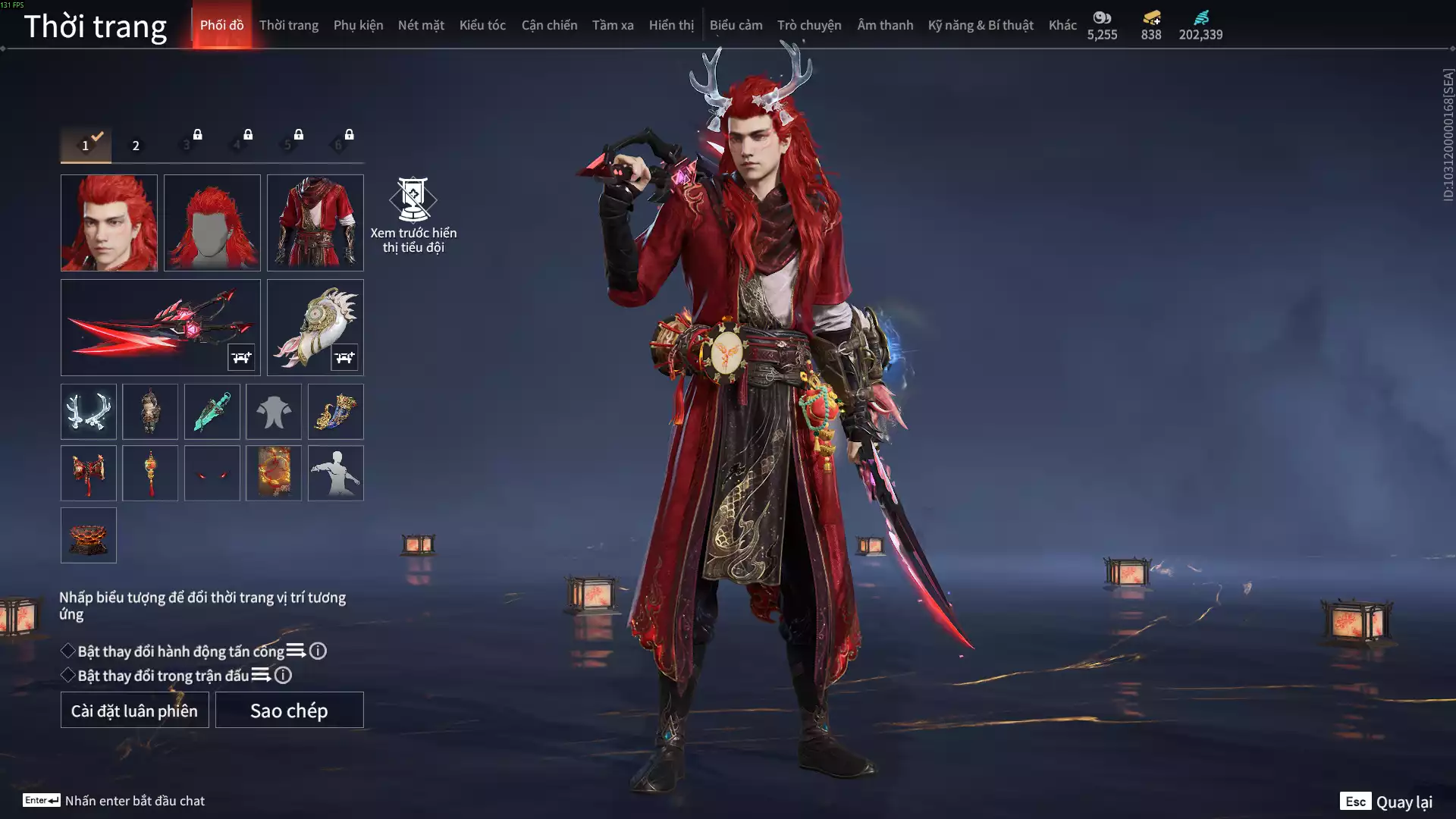
Task: Click the red-haired face portrait slot
Action: [109, 223]
